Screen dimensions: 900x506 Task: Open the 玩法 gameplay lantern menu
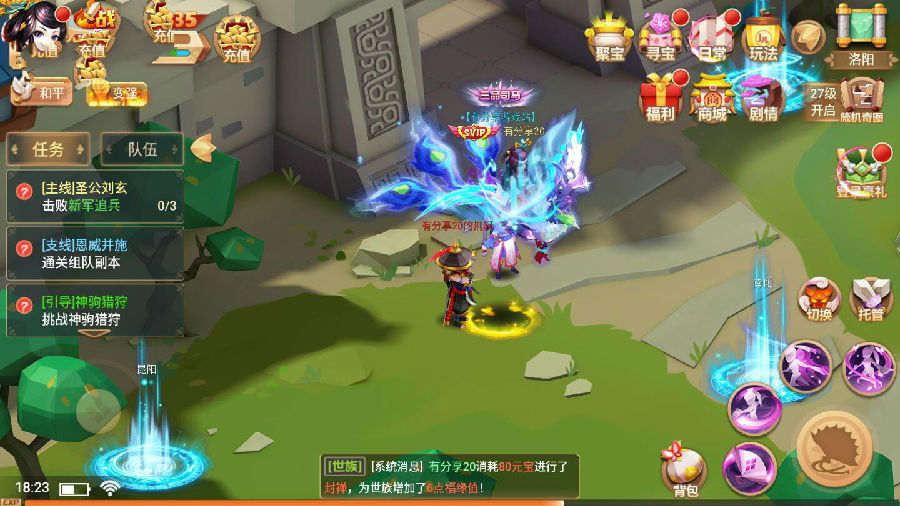(x=762, y=40)
